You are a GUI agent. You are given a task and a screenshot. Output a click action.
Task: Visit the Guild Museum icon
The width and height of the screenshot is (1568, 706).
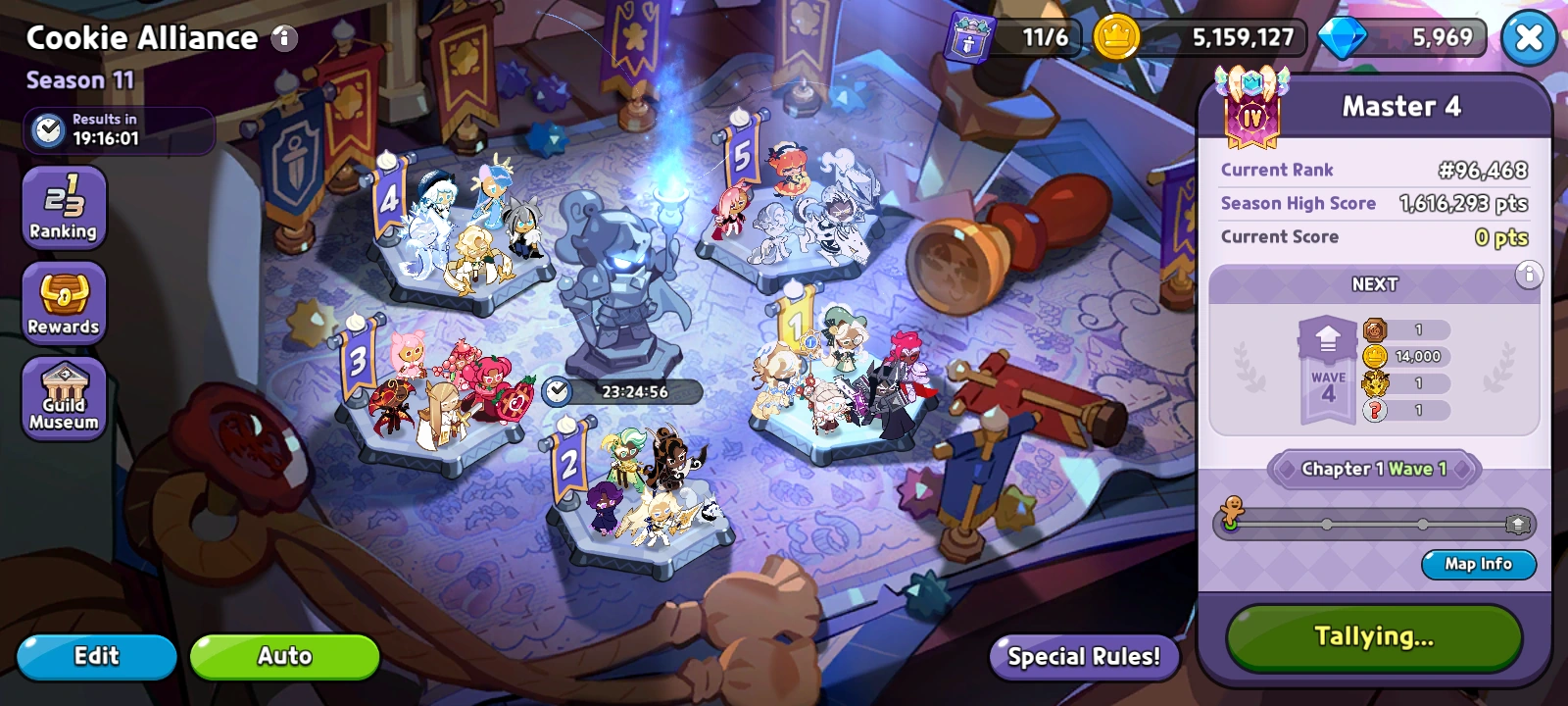click(x=63, y=397)
